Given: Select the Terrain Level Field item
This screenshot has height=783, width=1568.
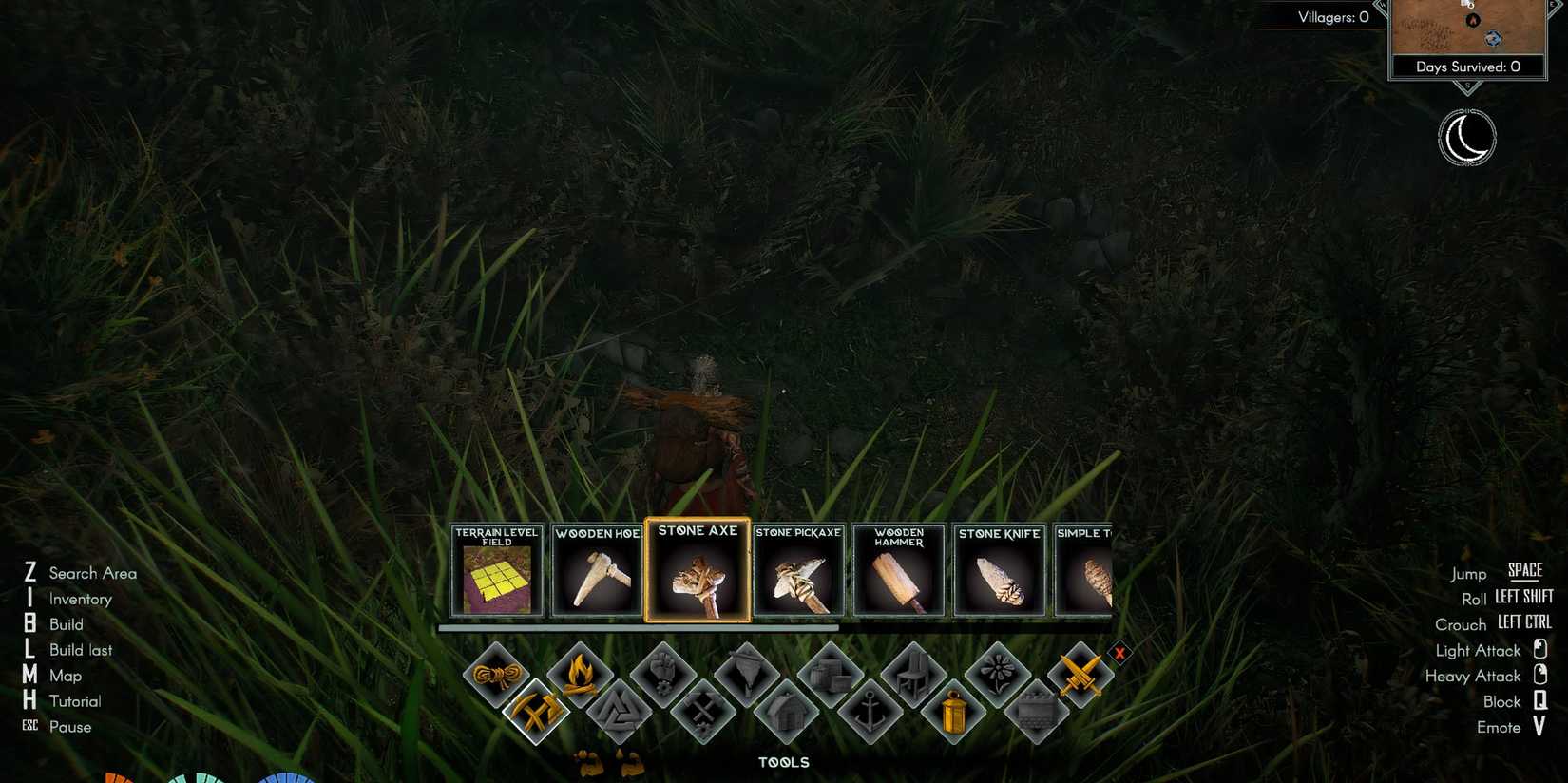Looking at the screenshot, I should [496, 570].
